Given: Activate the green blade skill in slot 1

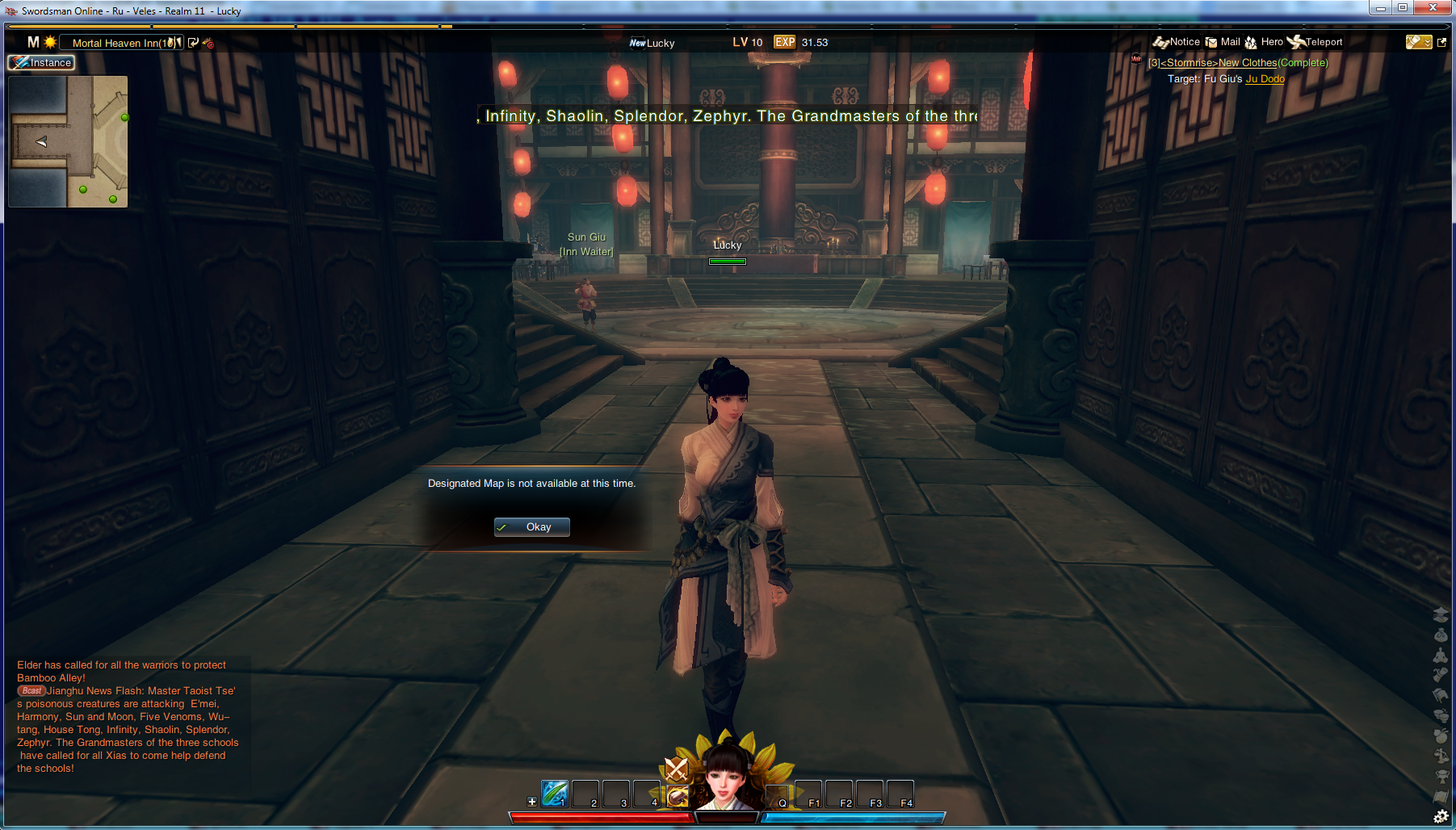Looking at the screenshot, I should tap(555, 794).
